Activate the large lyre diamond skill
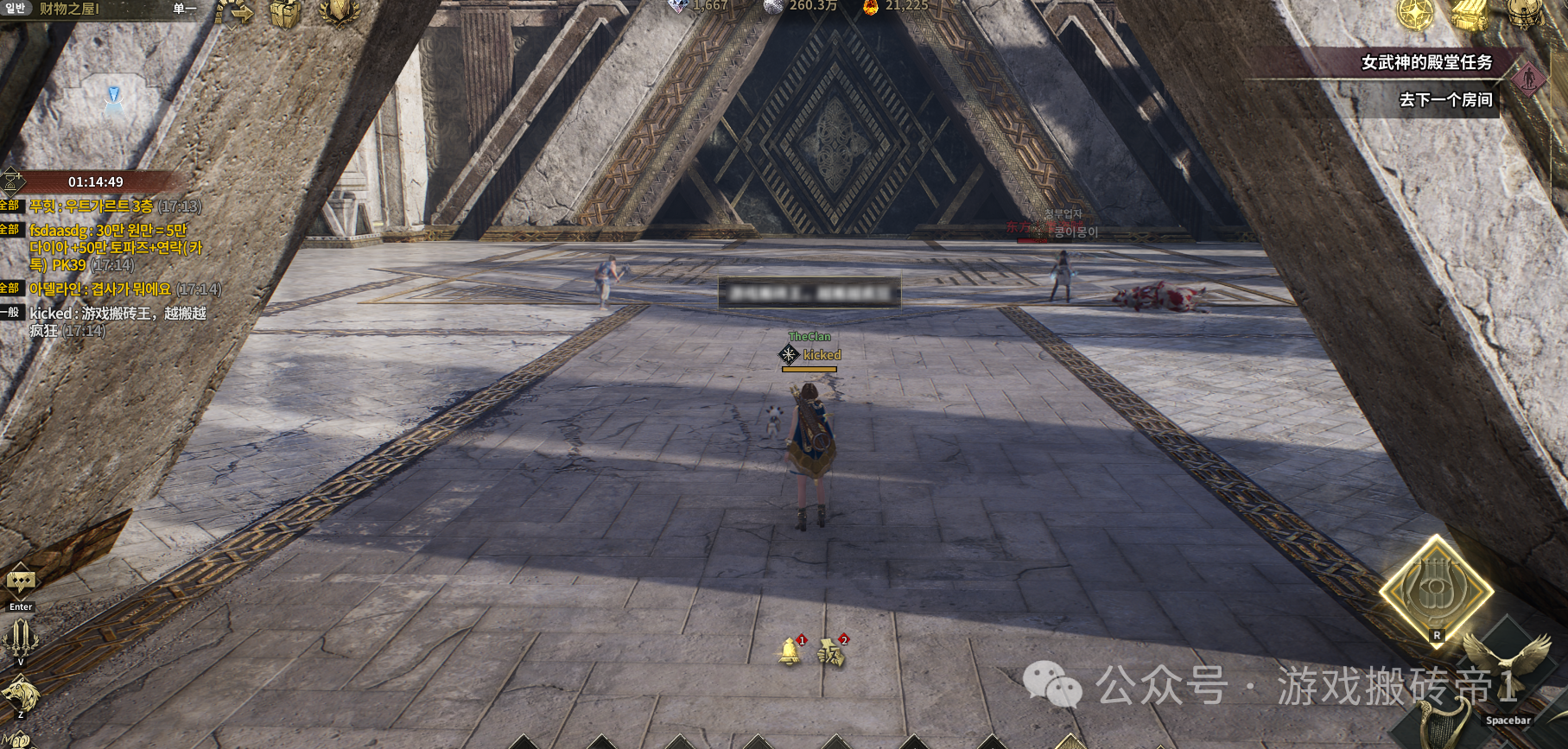The width and height of the screenshot is (1568, 749). tap(1436, 591)
